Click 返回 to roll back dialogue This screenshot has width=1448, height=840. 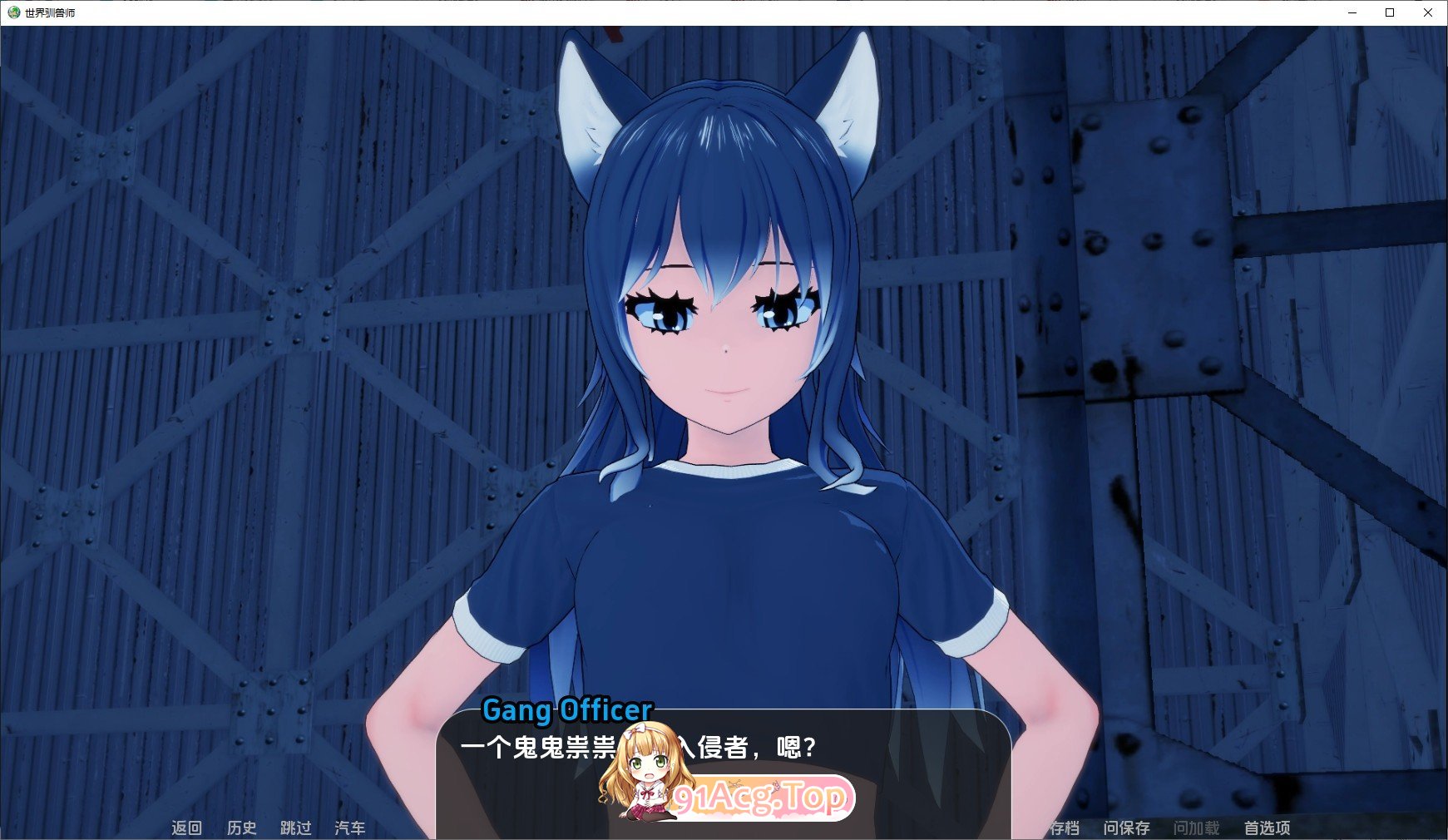click(187, 828)
